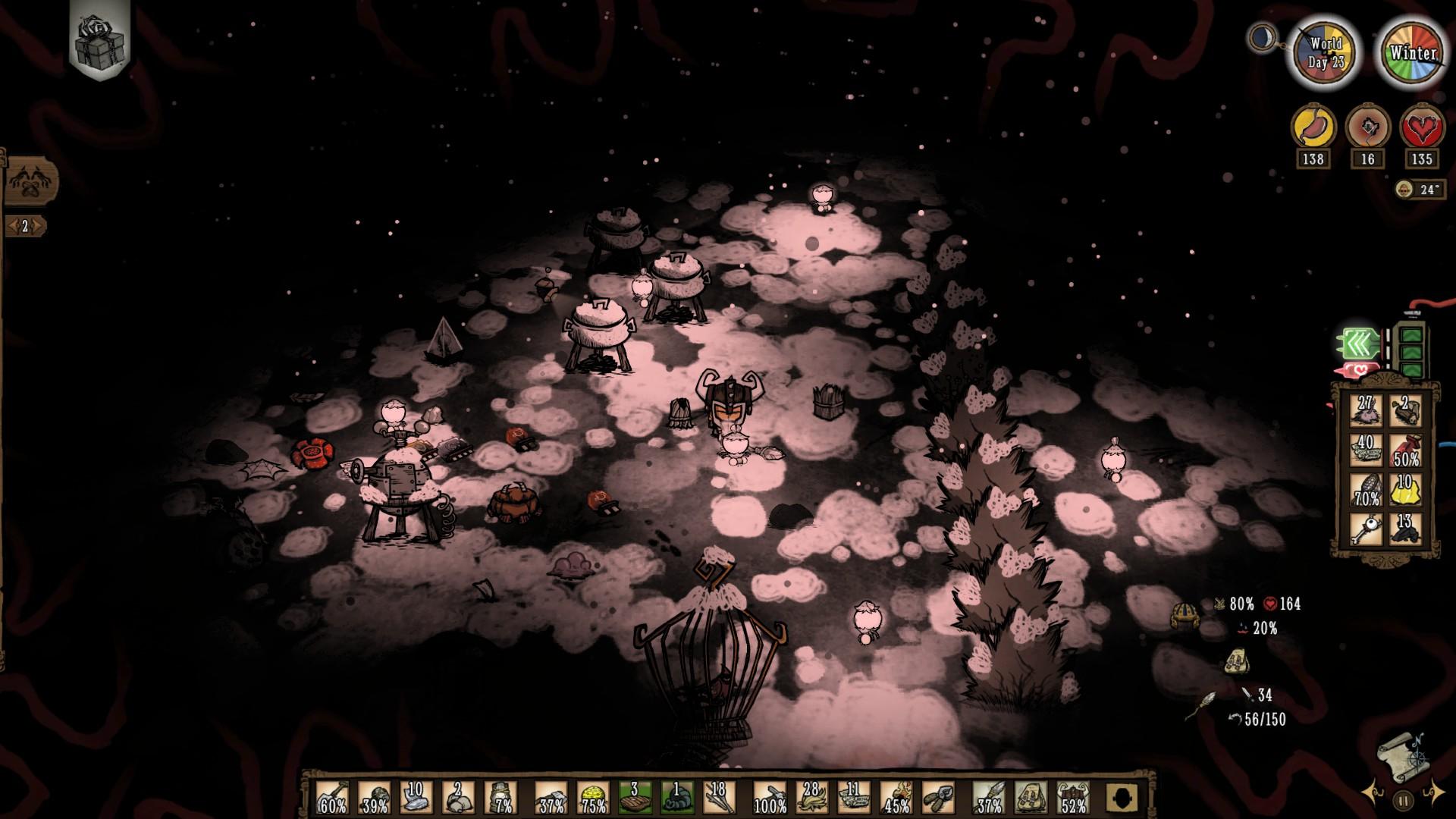
Task: Click the equipped backpack body slot
Action: pyautogui.click(x=1031, y=798)
